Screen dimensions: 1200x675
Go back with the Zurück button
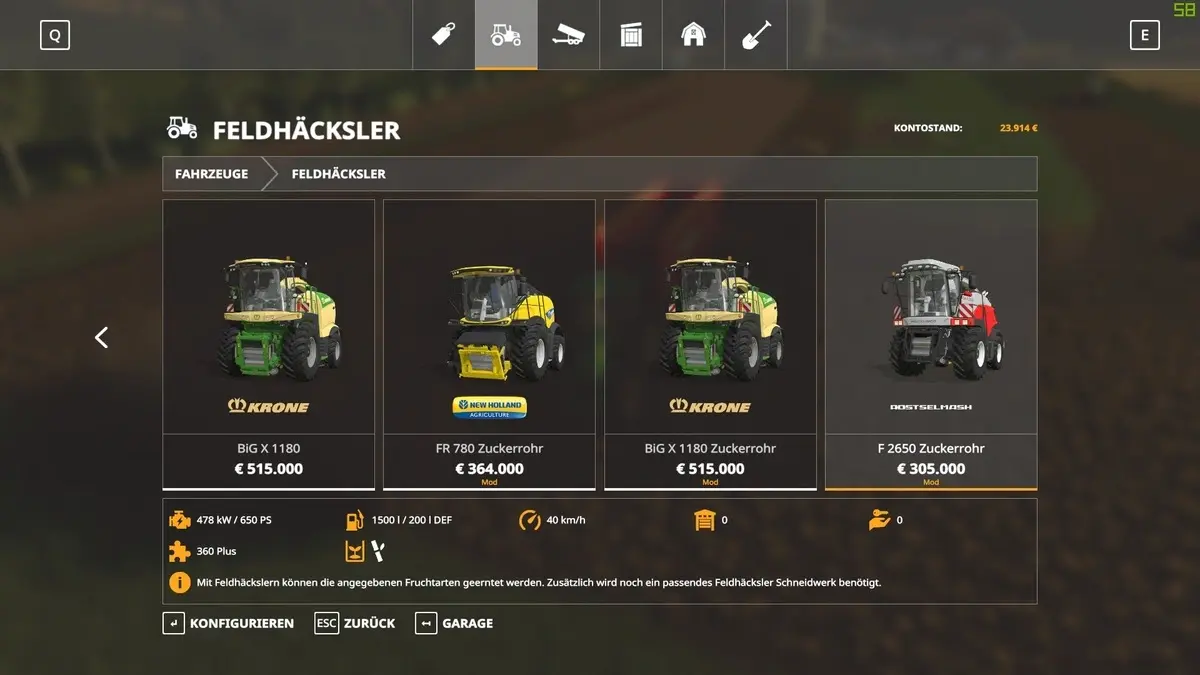(x=355, y=623)
